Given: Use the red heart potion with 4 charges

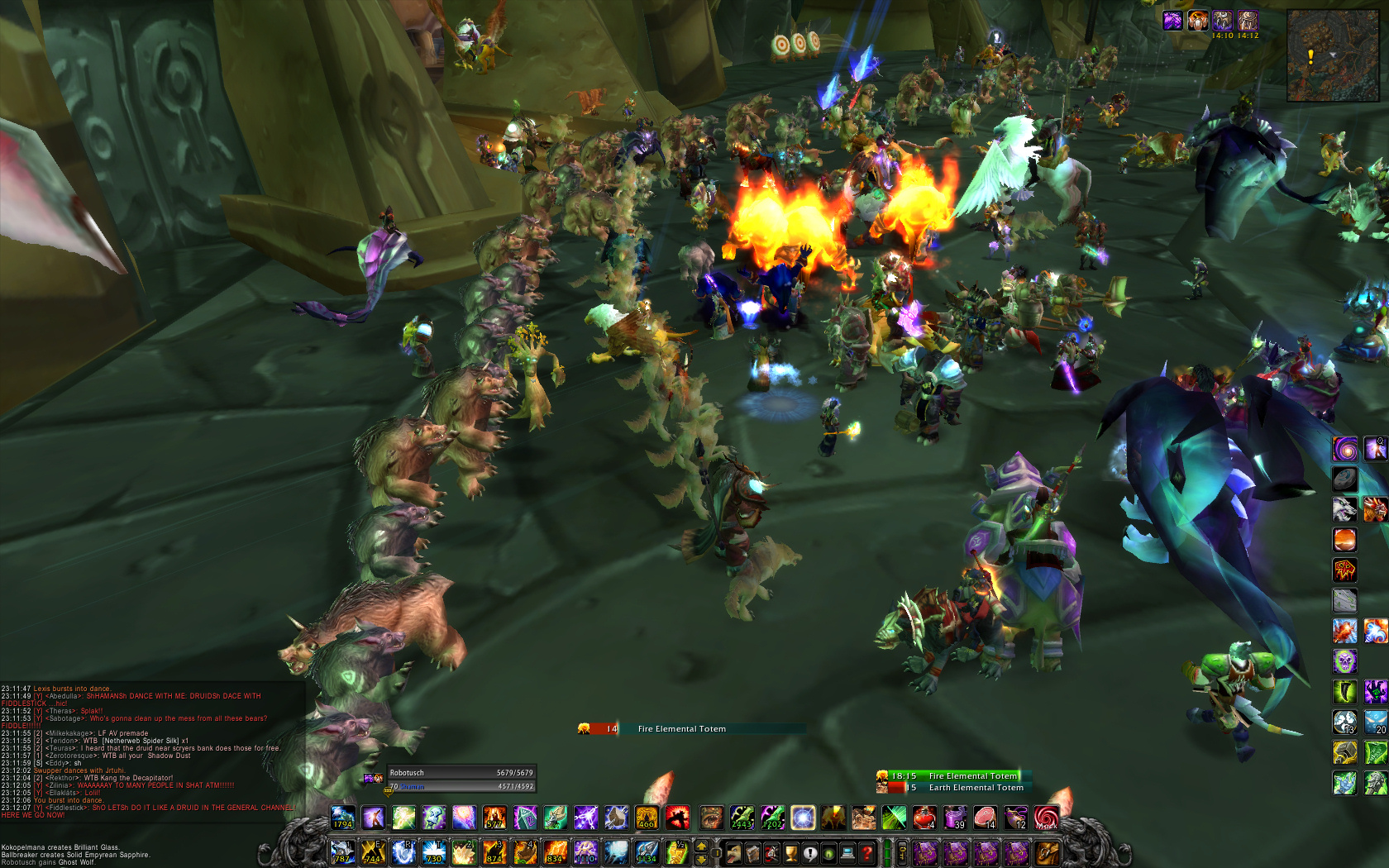Looking at the screenshot, I should 924,818.
